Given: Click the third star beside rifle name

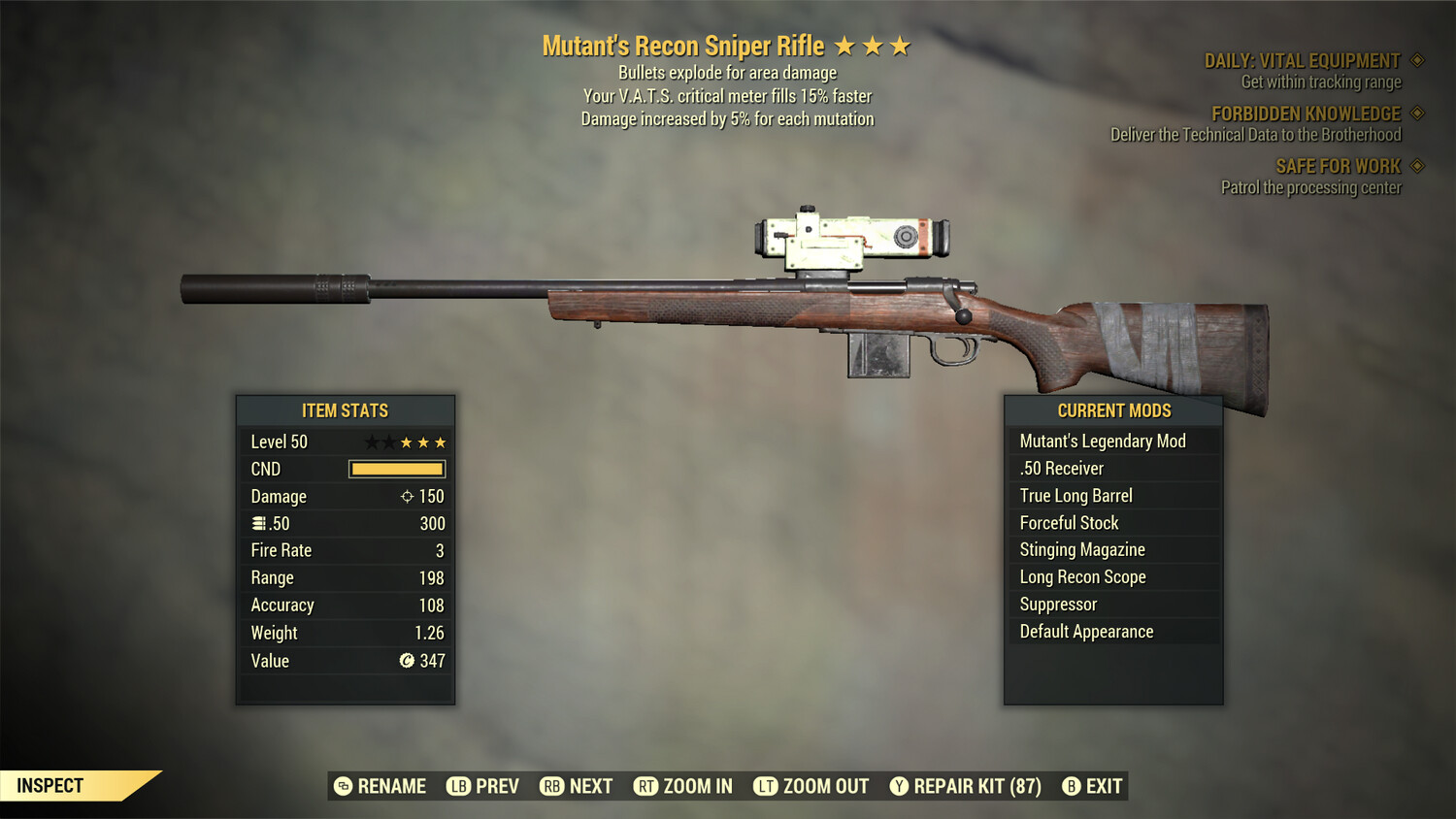Looking at the screenshot, I should tap(900, 45).
